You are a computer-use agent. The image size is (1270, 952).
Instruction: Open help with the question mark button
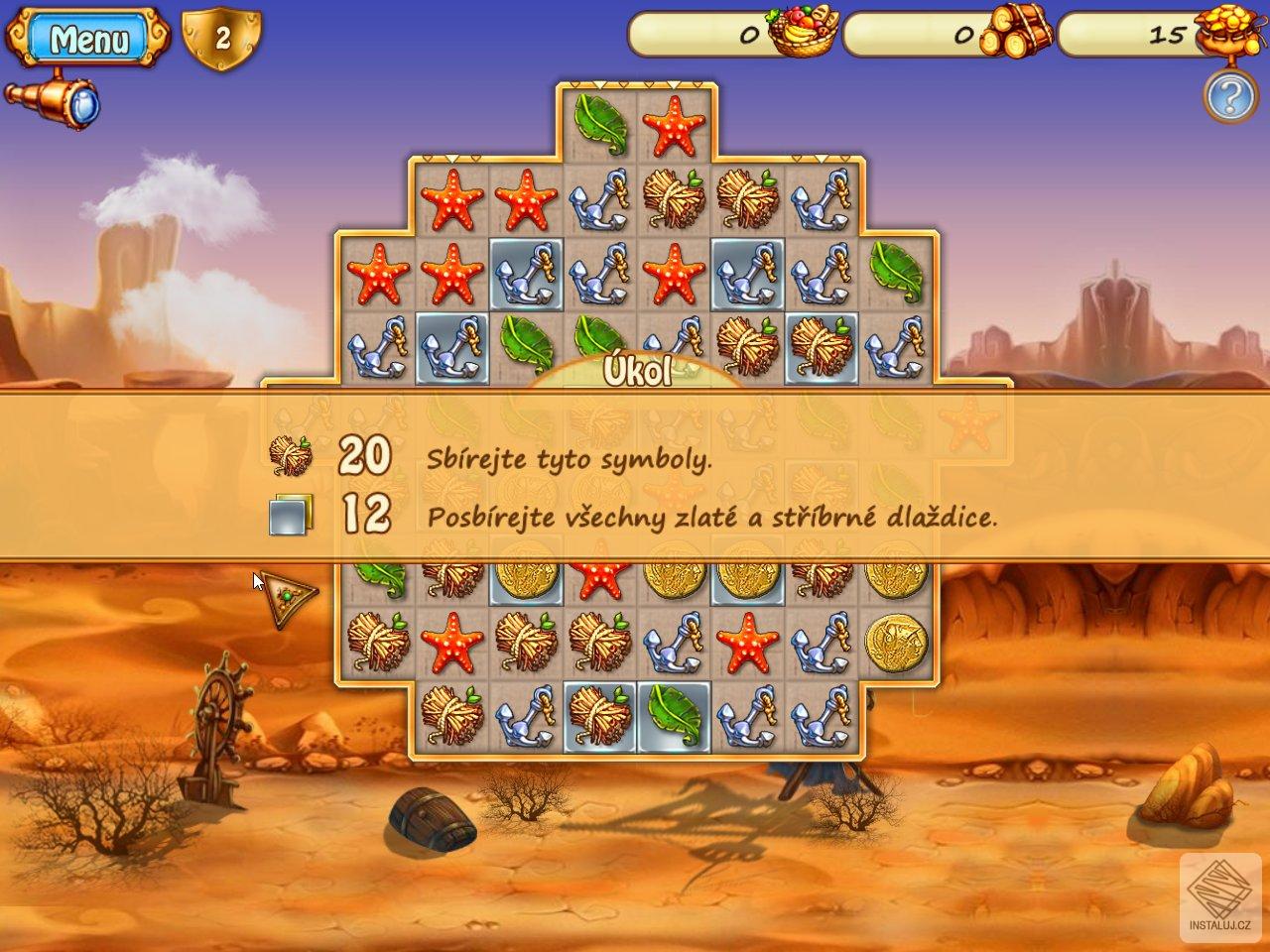click(x=1230, y=96)
